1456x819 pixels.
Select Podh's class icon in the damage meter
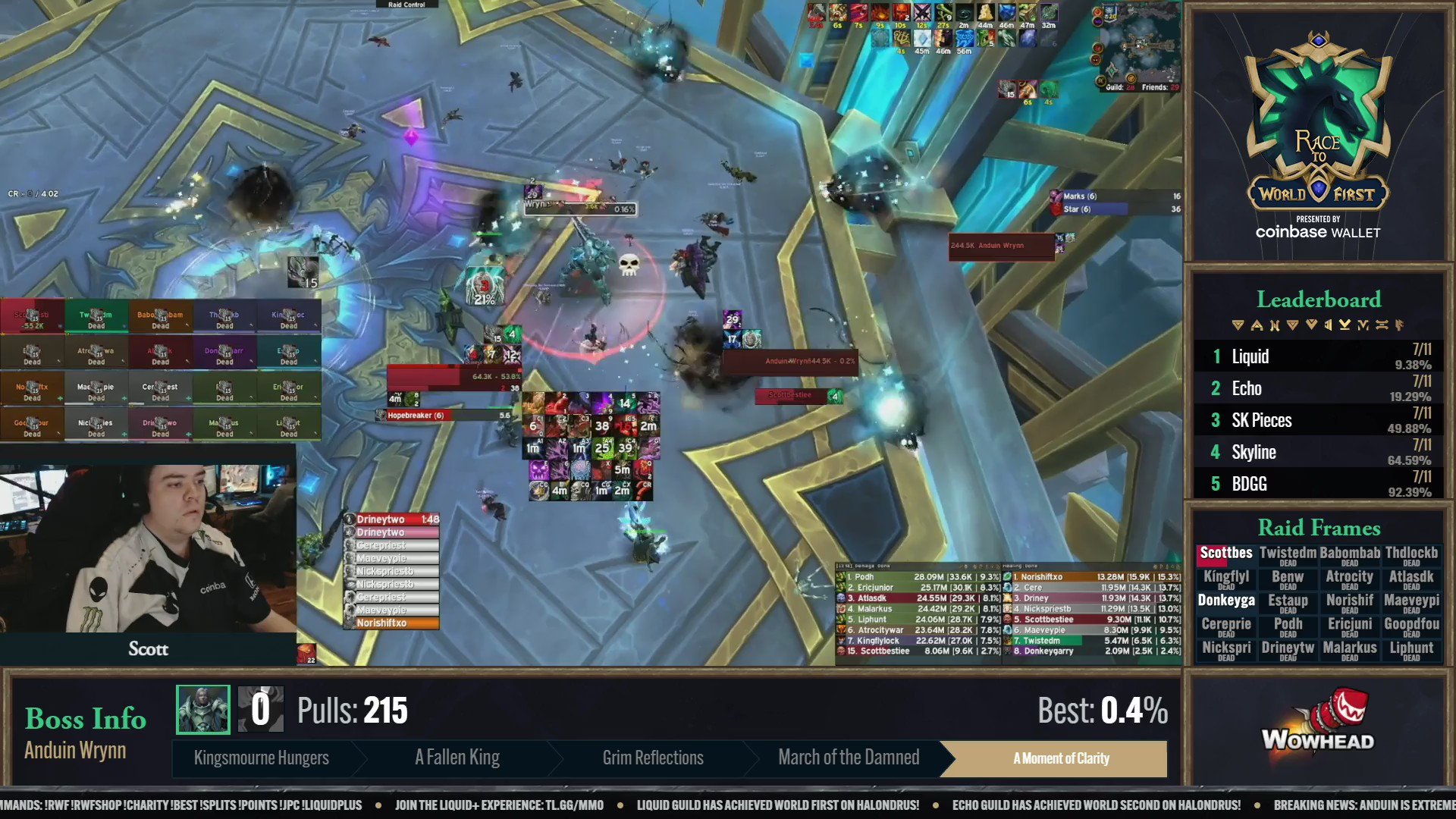841,577
